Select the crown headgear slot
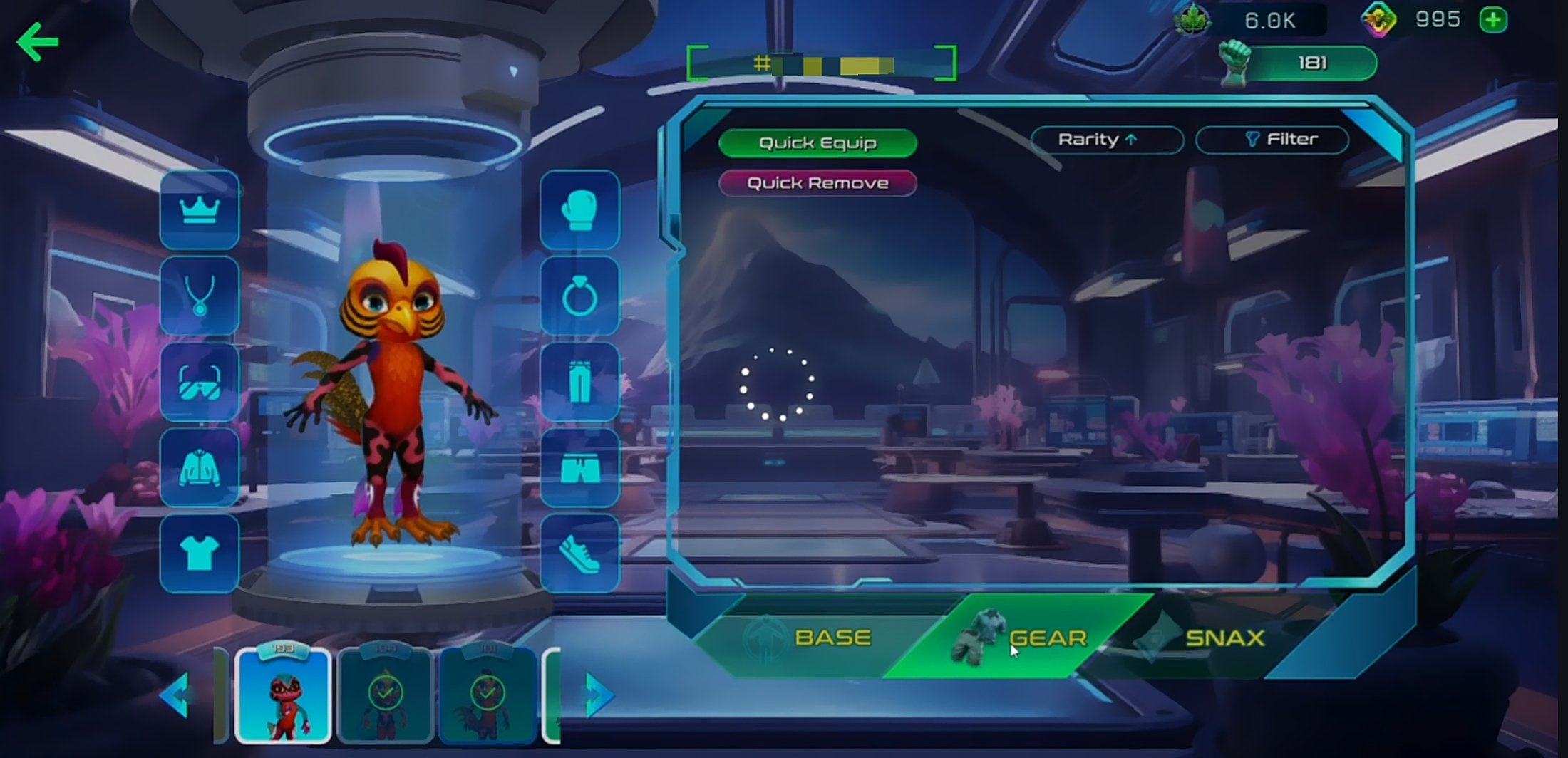 tap(200, 210)
